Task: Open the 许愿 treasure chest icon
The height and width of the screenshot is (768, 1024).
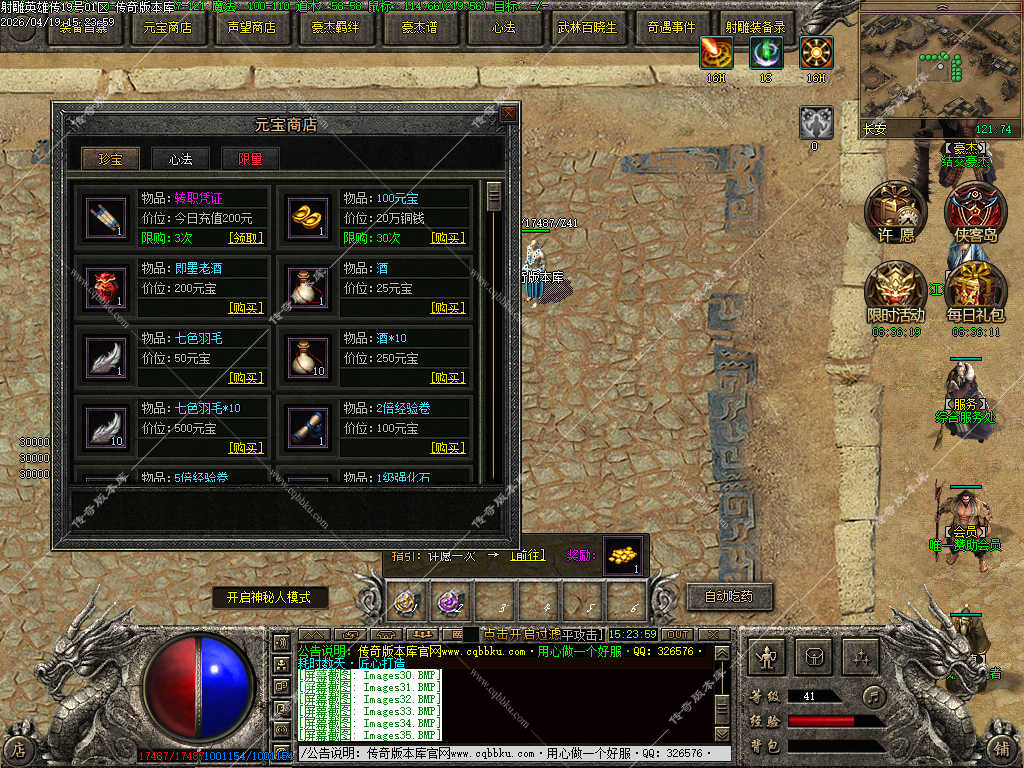Action: 895,210
